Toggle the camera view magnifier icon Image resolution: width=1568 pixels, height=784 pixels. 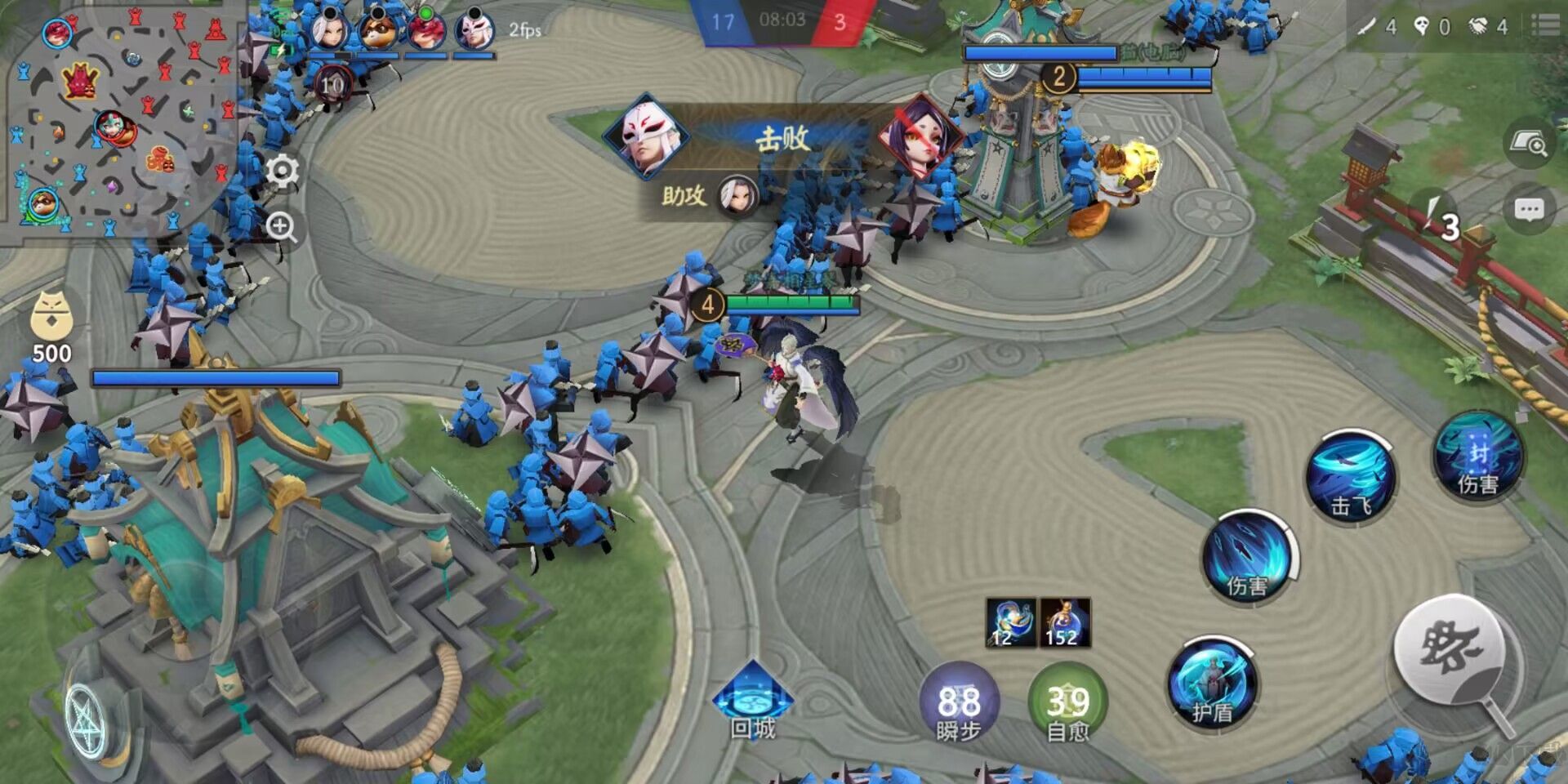(x=1529, y=145)
